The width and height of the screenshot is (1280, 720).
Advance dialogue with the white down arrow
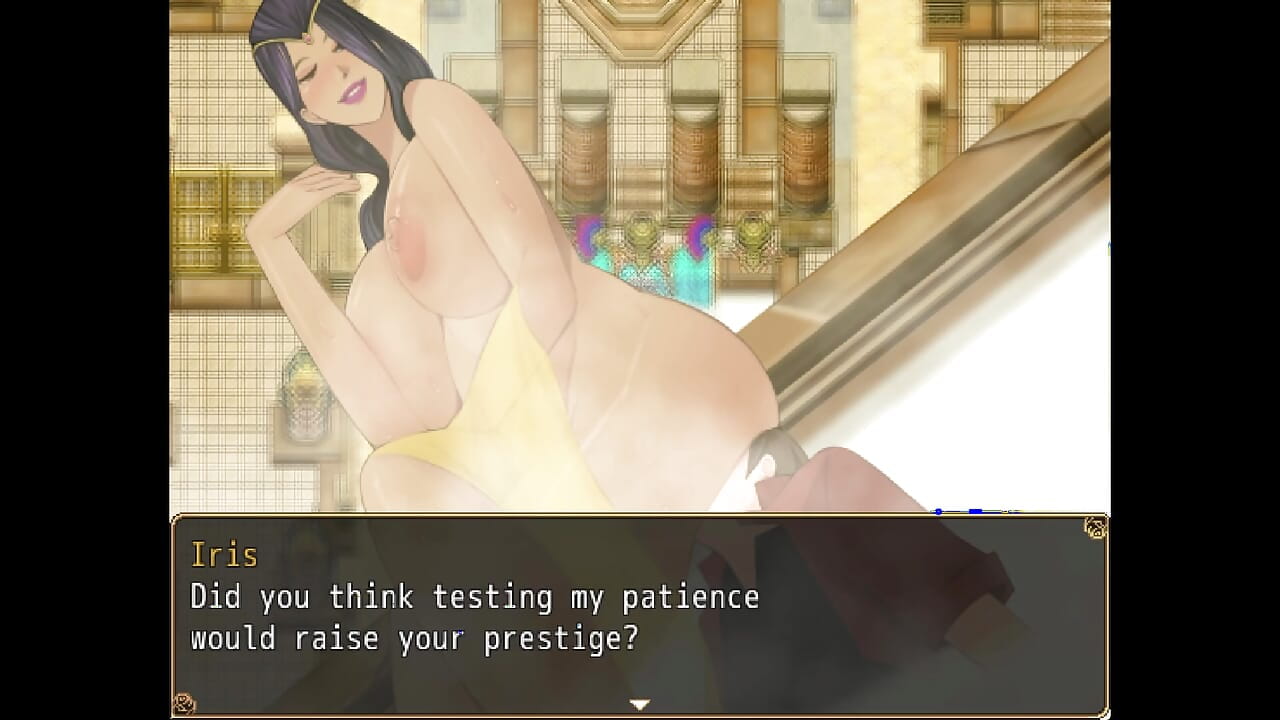(x=639, y=704)
